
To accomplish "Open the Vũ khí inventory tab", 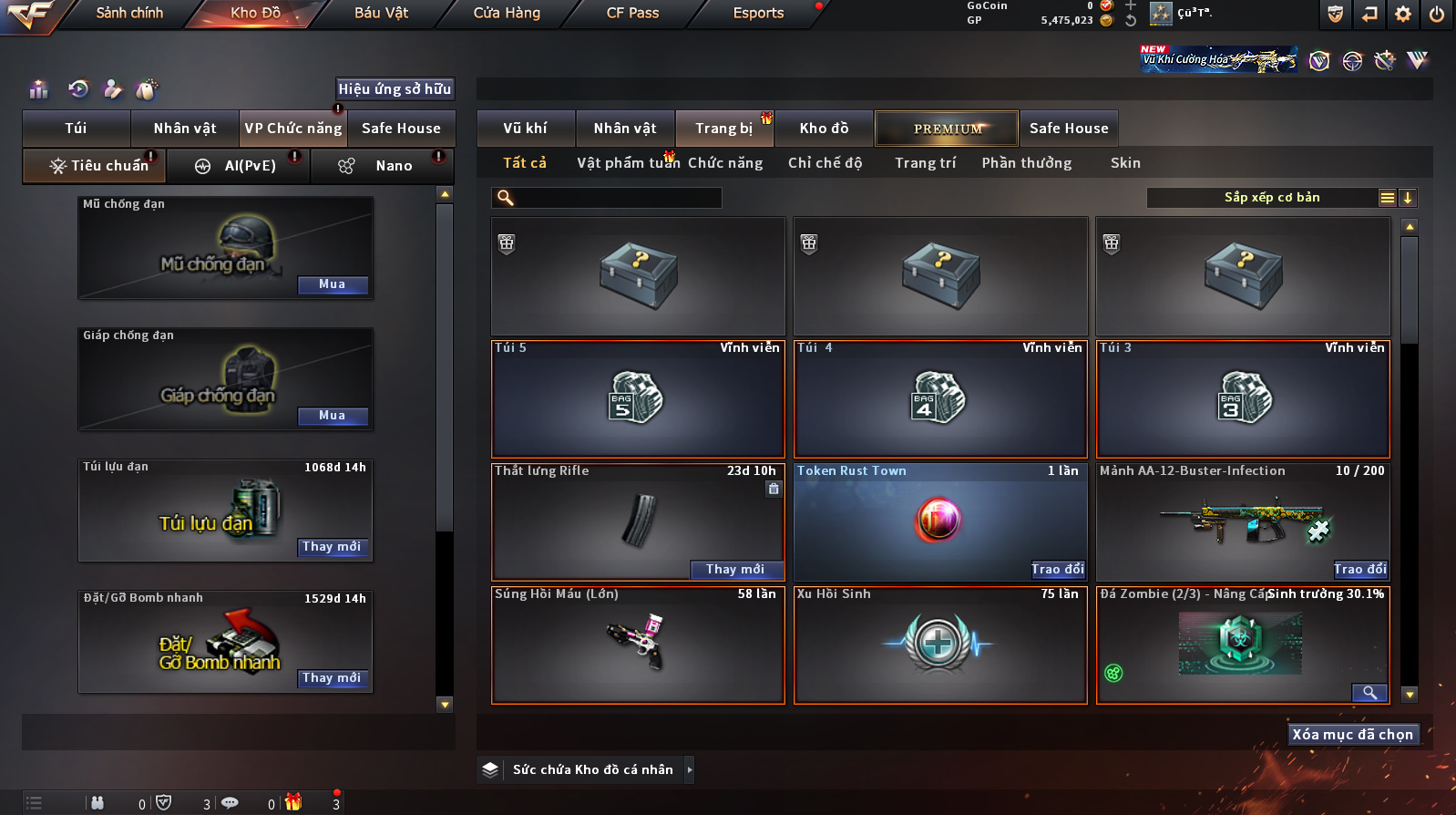I will pyautogui.click(x=526, y=129).
